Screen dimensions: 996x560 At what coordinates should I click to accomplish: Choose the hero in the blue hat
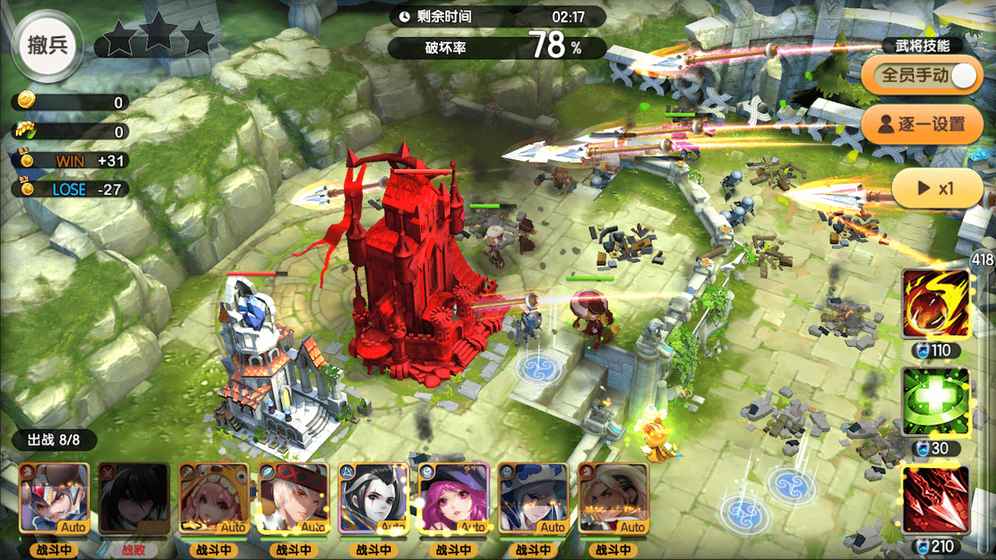[x=534, y=498]
